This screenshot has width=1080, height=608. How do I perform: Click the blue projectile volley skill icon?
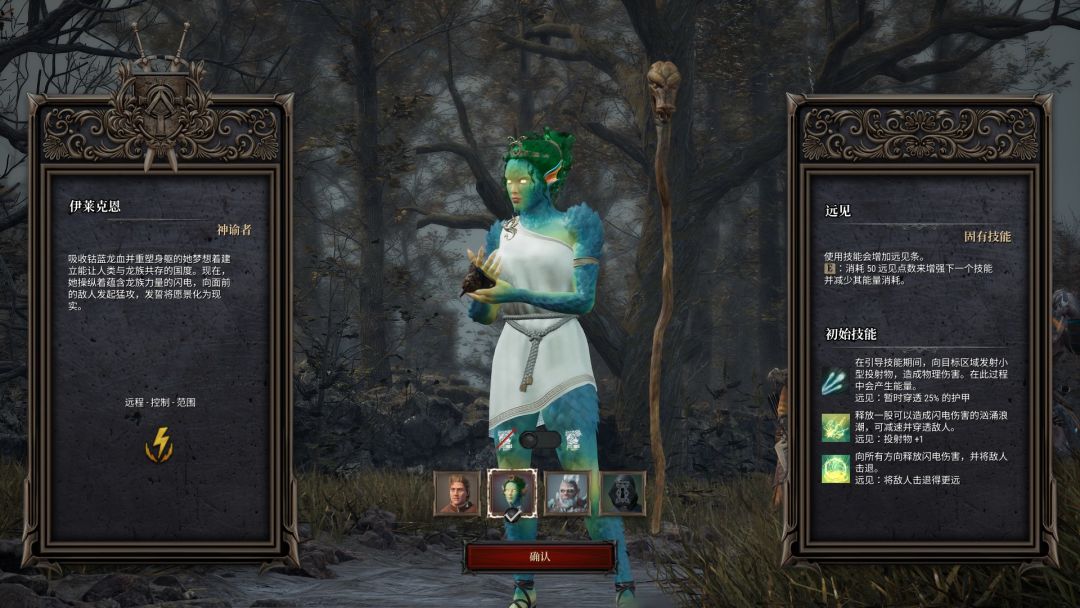[x=835, y=380]
